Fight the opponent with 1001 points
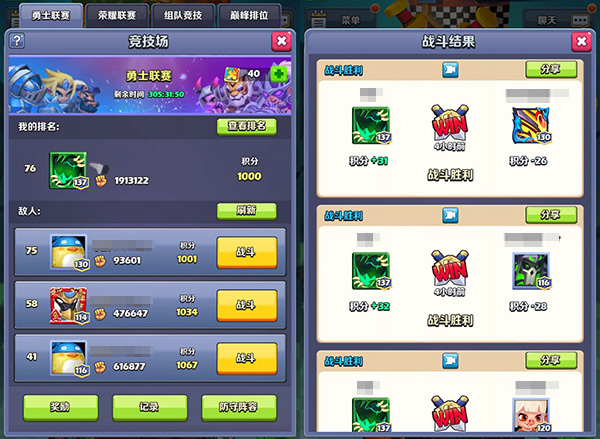Viewport: 600px width, 439px height. point(246,251)
